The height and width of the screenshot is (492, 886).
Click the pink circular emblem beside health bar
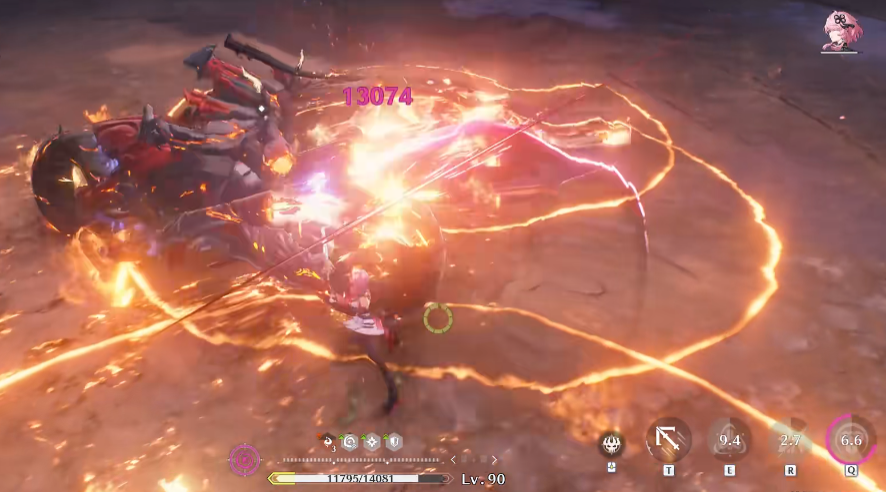click(x=244, y=460)
